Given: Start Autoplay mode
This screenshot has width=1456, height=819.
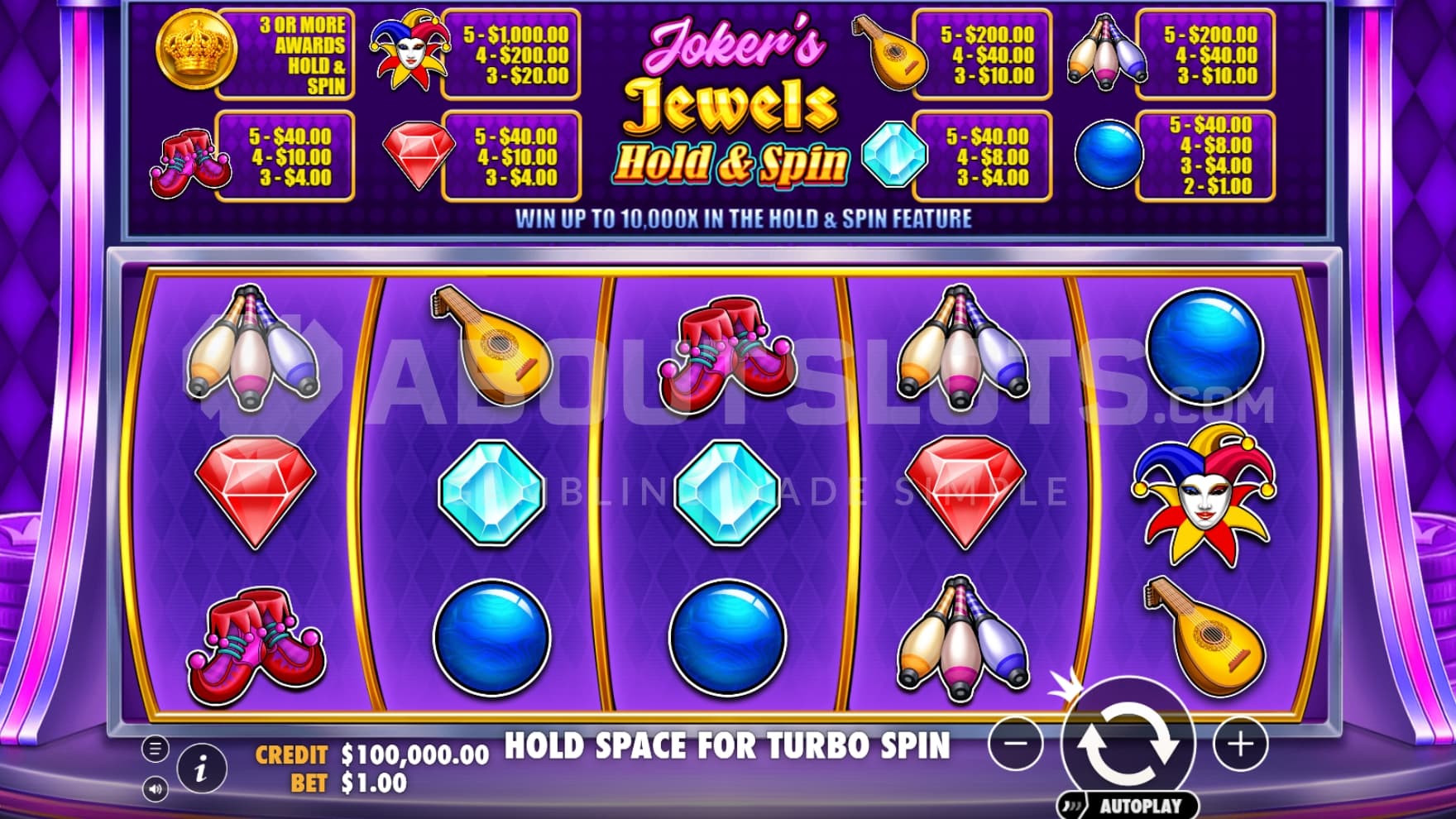Looking at the screenshot, I should (x=1130, y=805).
